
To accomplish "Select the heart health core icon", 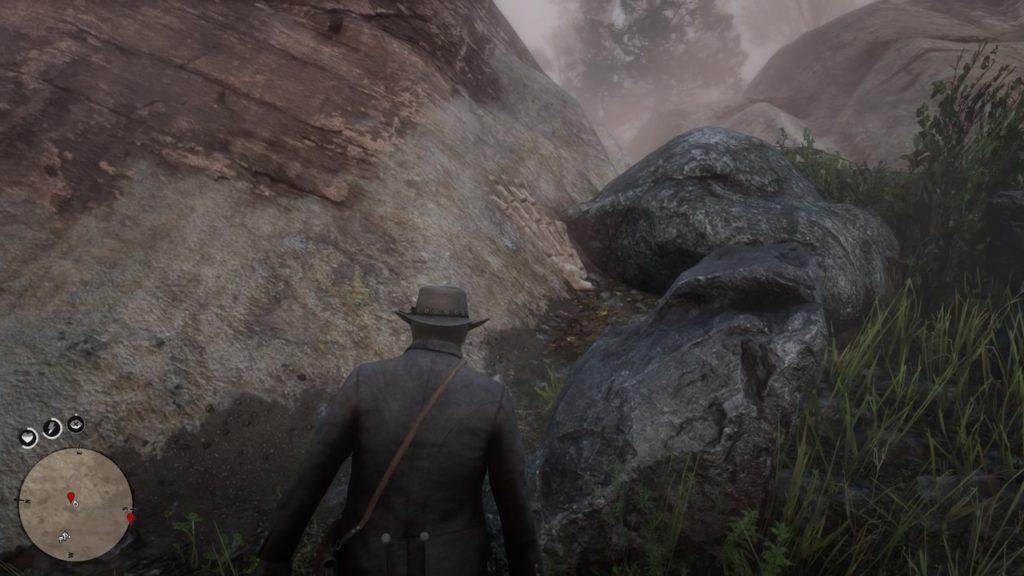I will coord(28,437).
